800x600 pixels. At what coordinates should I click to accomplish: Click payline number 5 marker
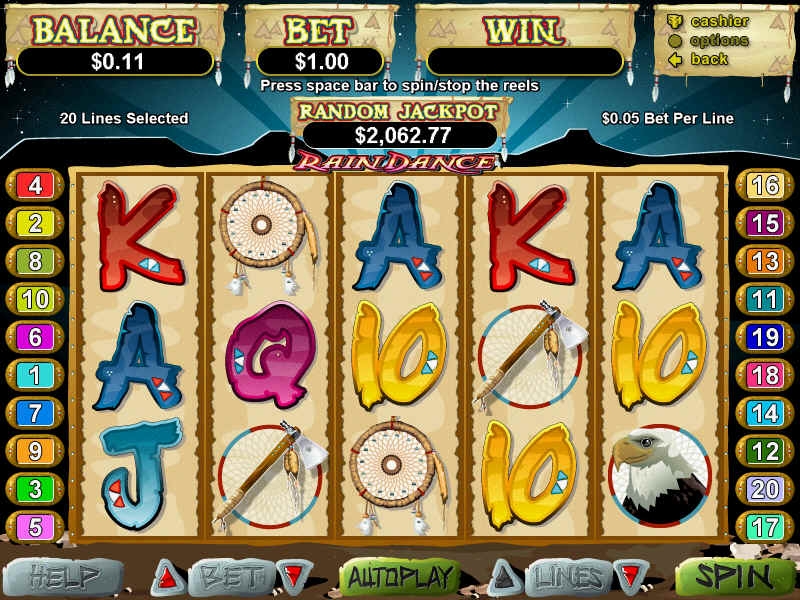point(35,526)
